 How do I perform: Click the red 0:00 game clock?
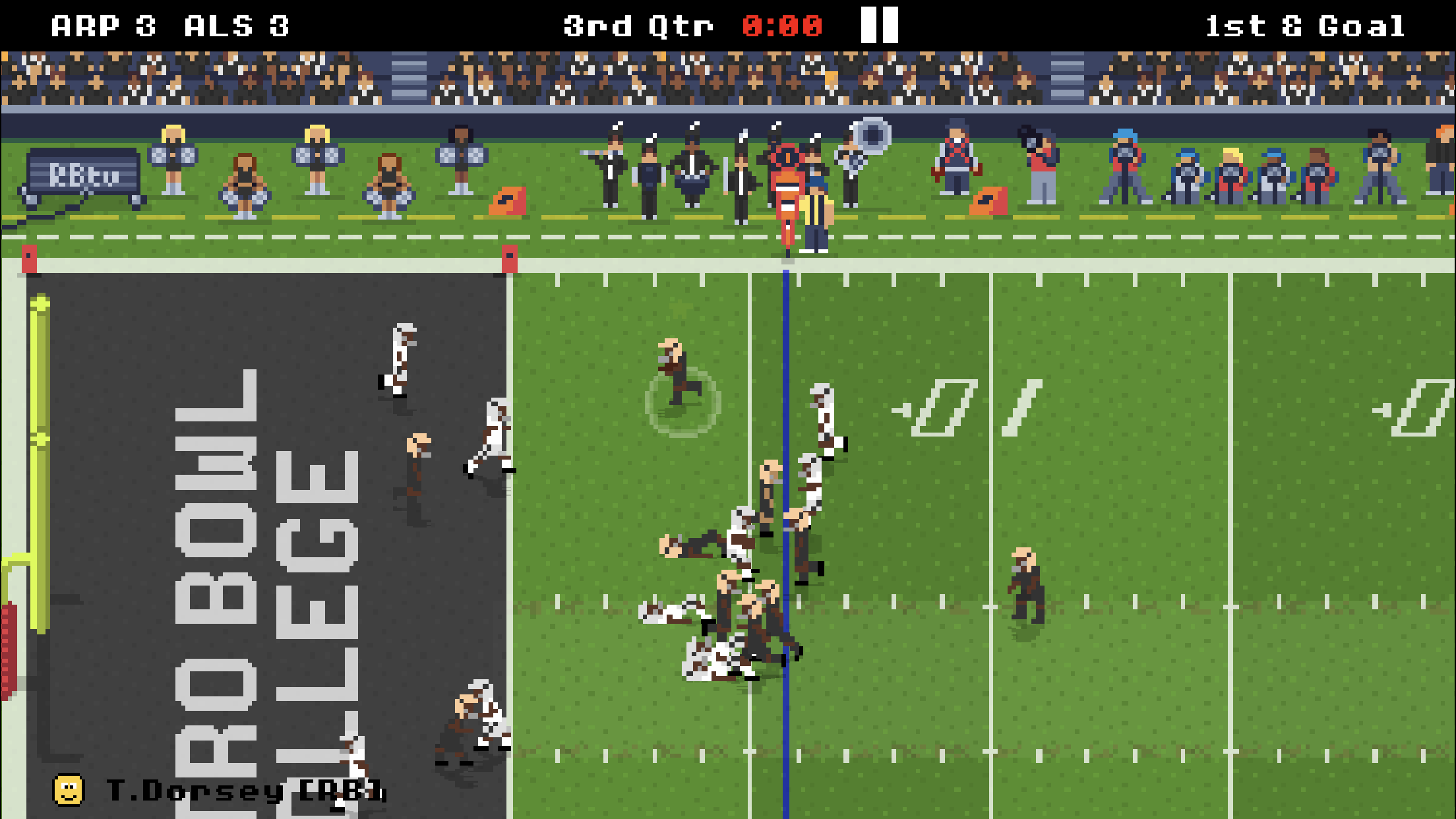click(785, 26)
